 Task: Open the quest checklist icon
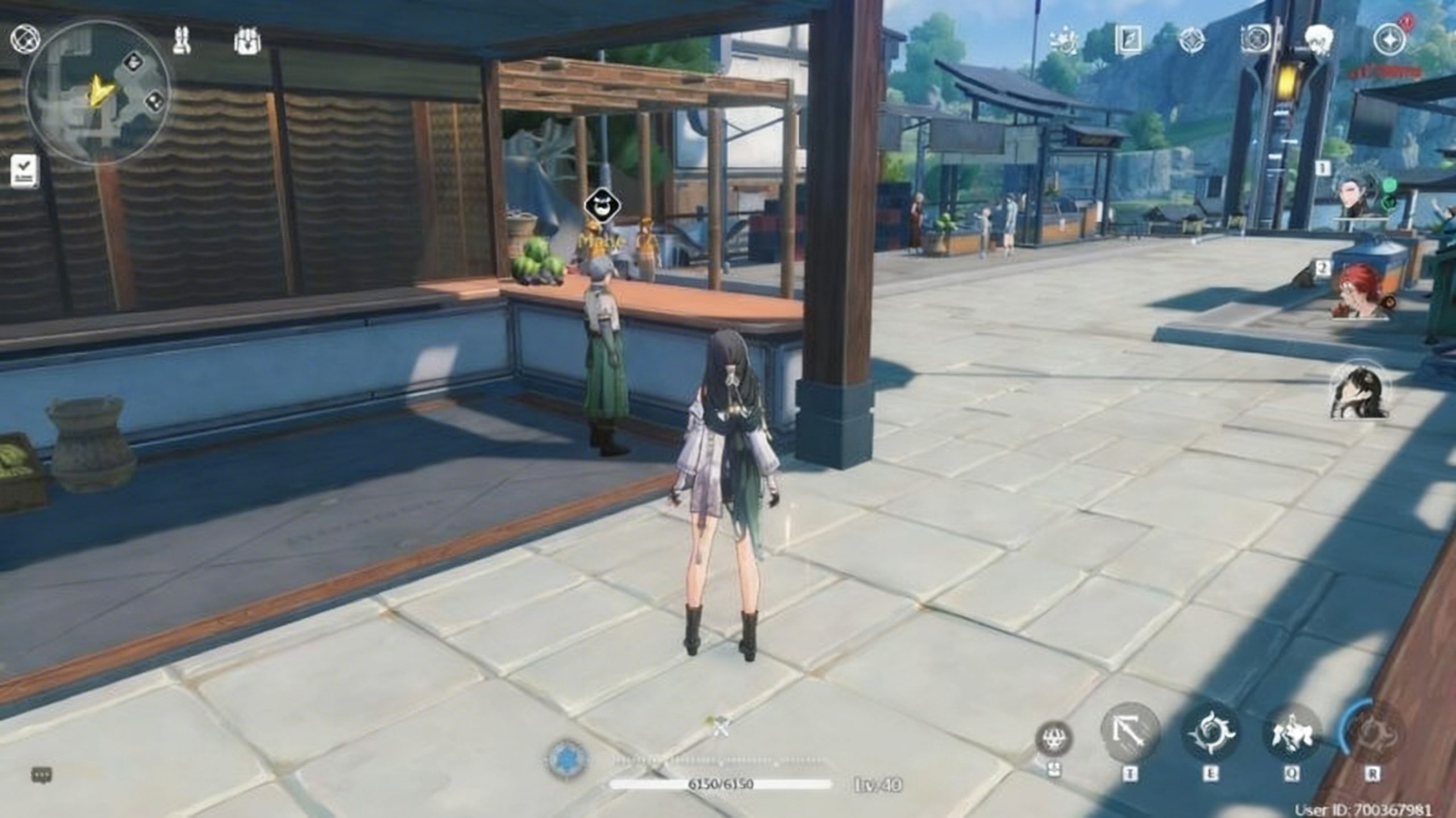[24, 170]
